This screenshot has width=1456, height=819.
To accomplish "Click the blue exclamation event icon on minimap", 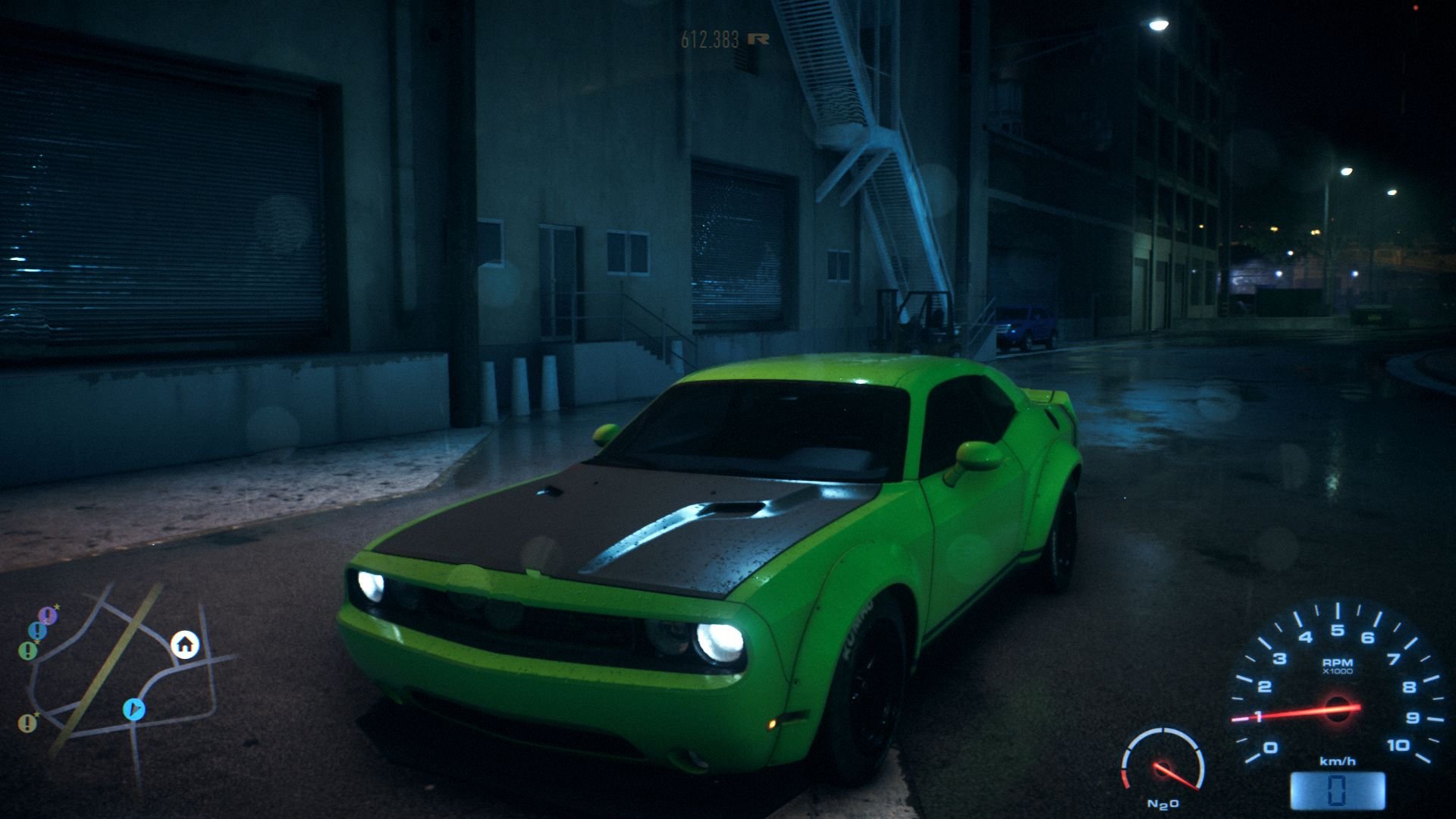I will point(37,630).
